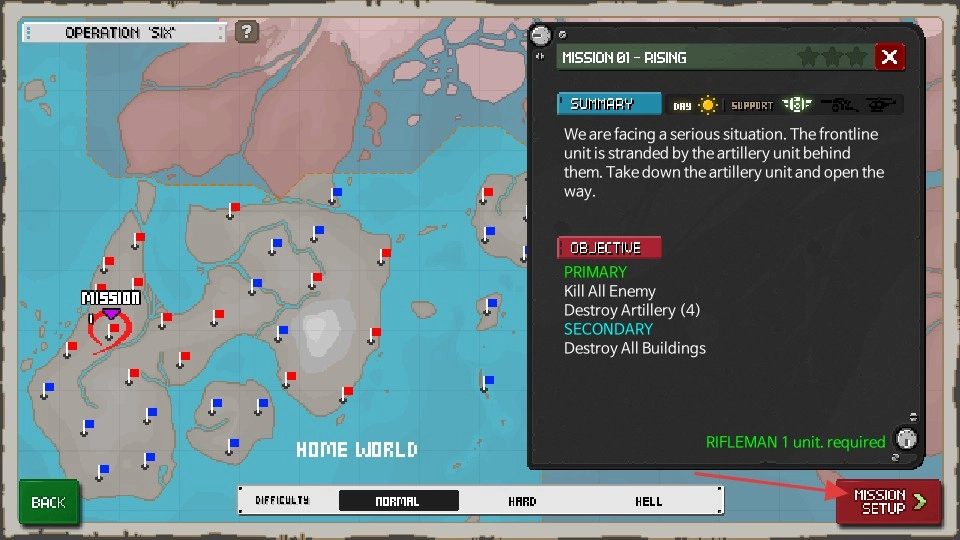Viewport: 960px width, 540px height.
Task: Select Normal difficulty
Action: [x=398, y=501]
